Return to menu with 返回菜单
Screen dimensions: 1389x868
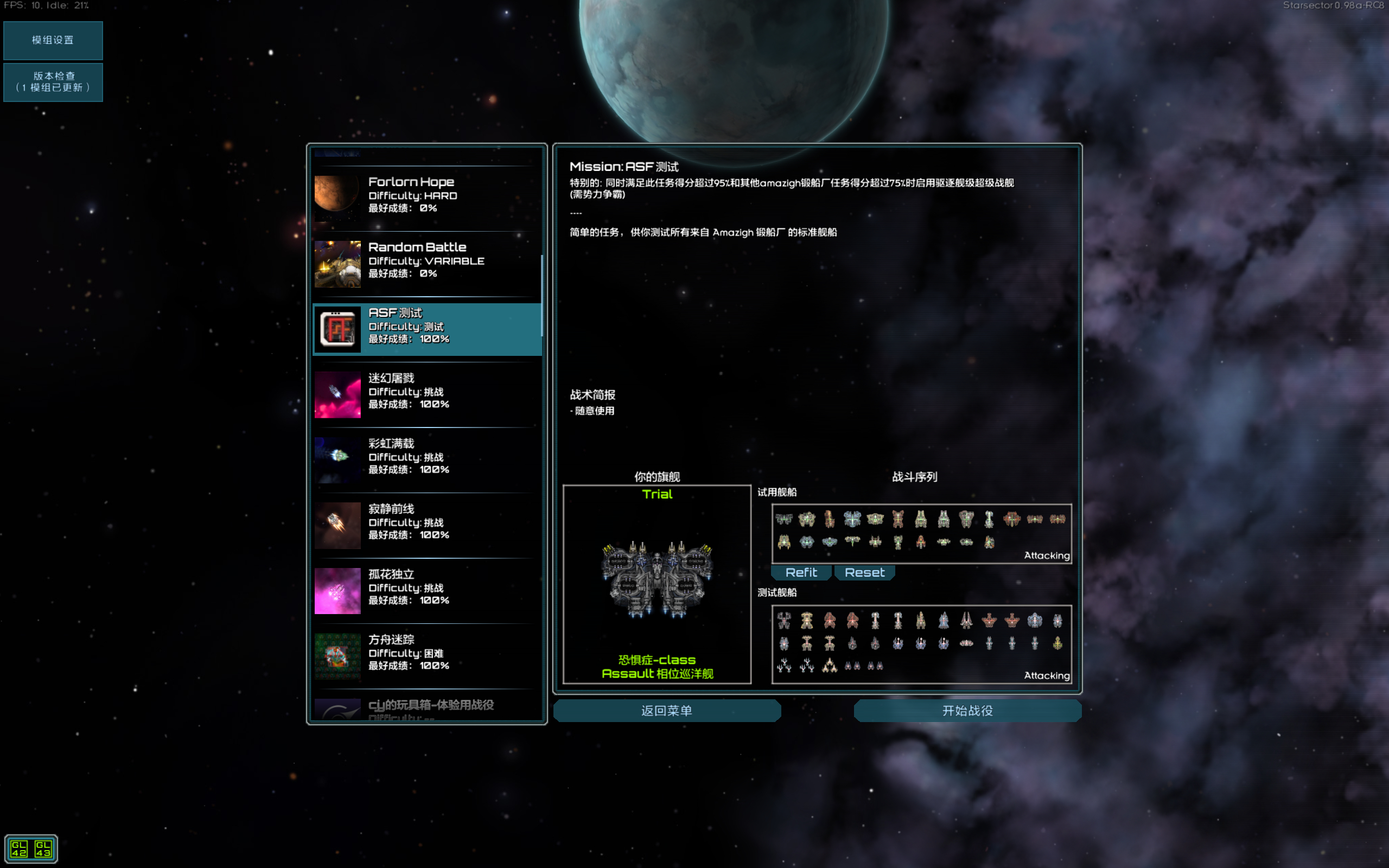(666, 711)
